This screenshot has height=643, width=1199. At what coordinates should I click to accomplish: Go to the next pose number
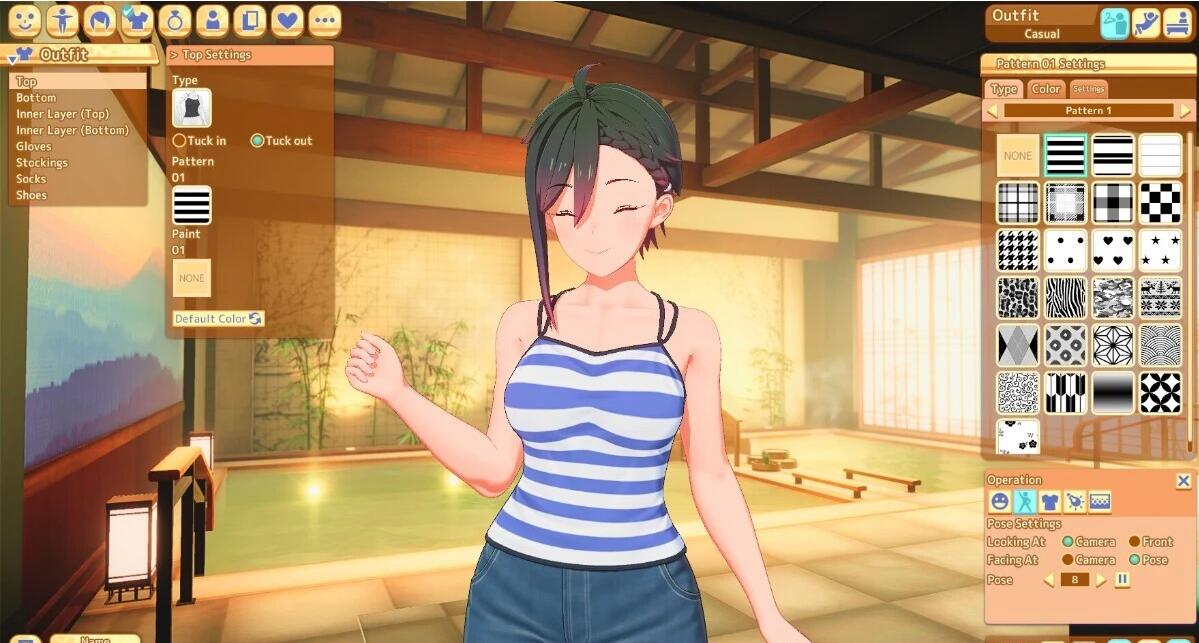[1101, 580]
